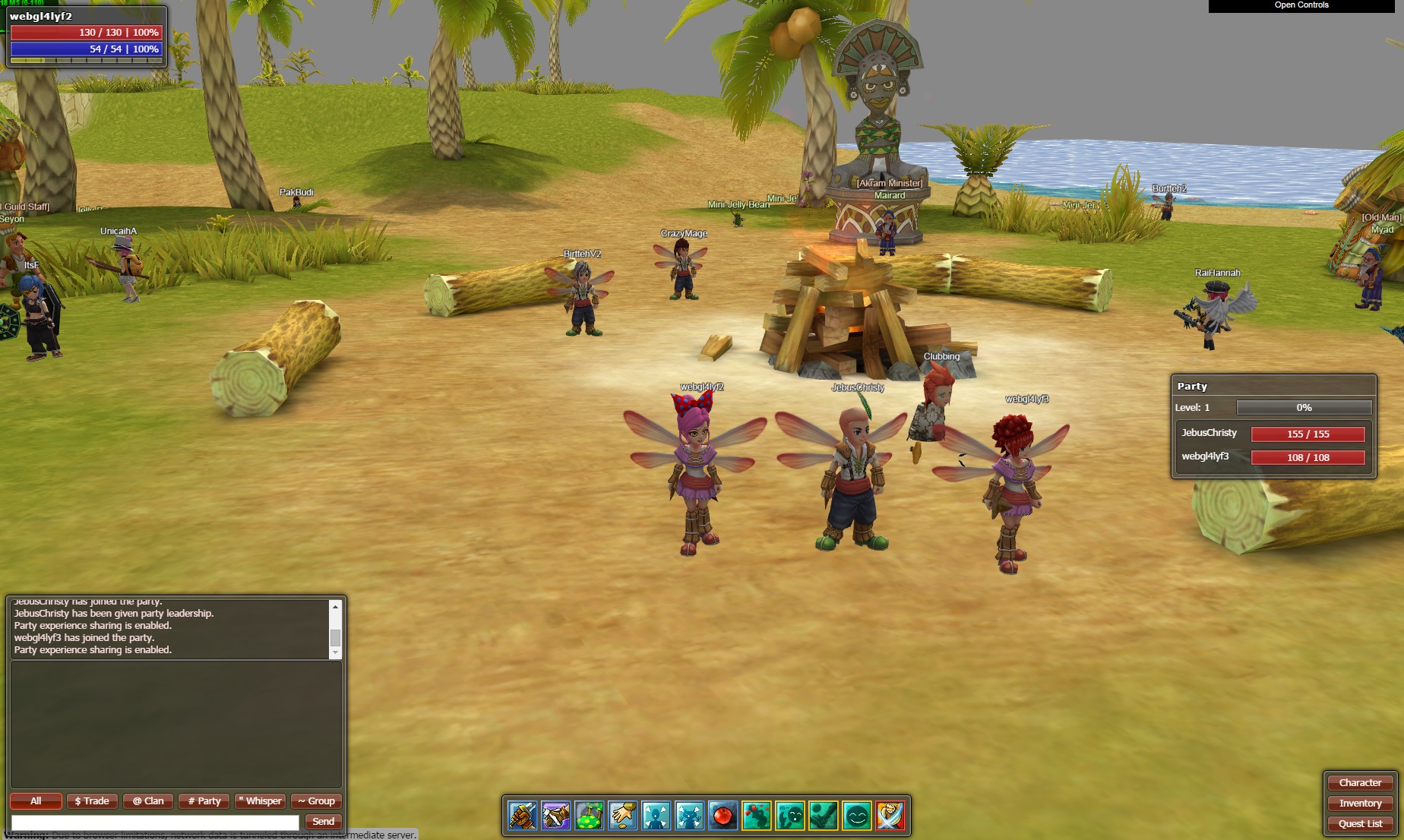Open the Inventory
Screen dimensions: 1404x840
point(1360,804)
